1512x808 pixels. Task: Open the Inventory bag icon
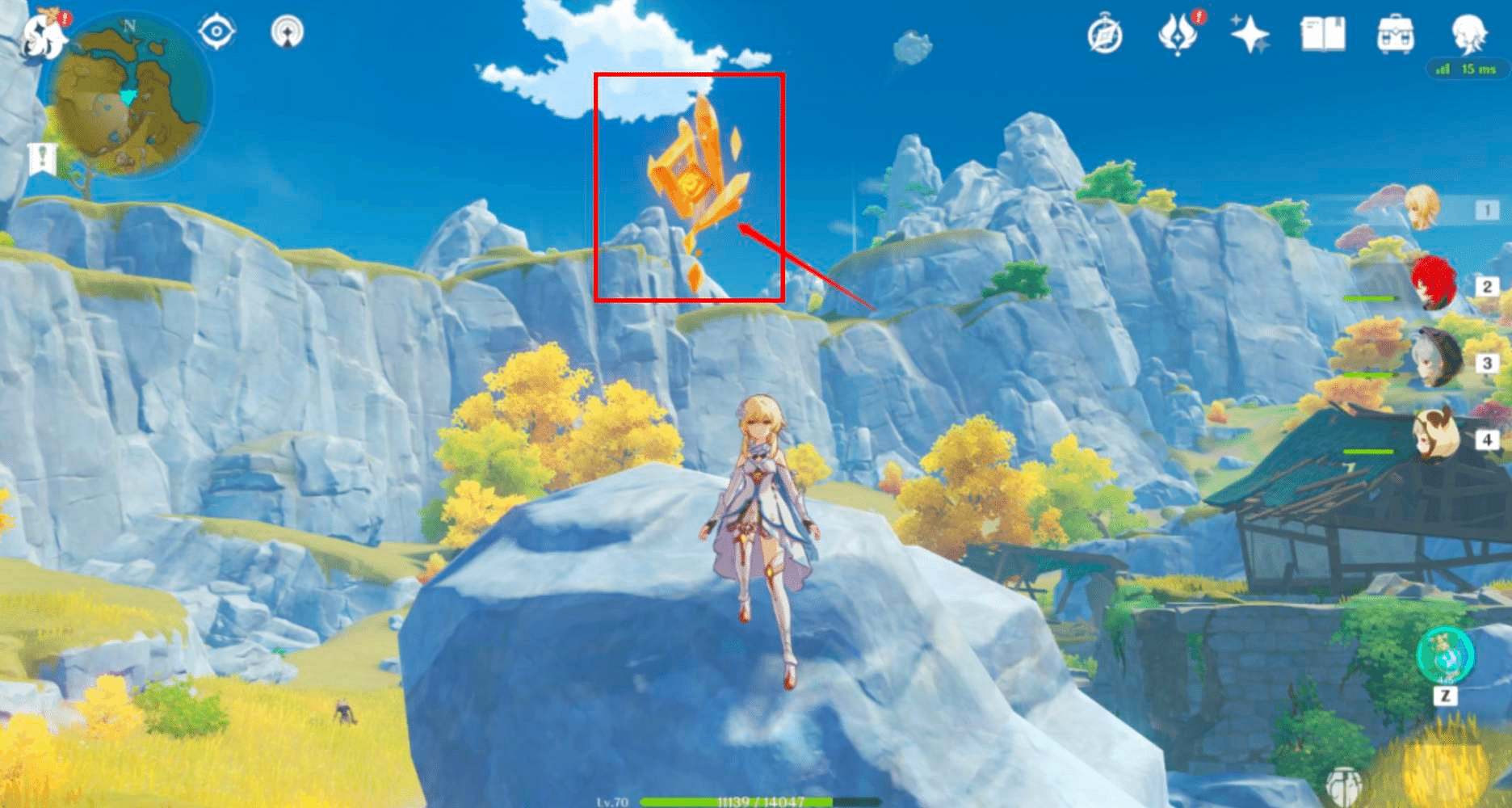click(x=1395, y=34)
